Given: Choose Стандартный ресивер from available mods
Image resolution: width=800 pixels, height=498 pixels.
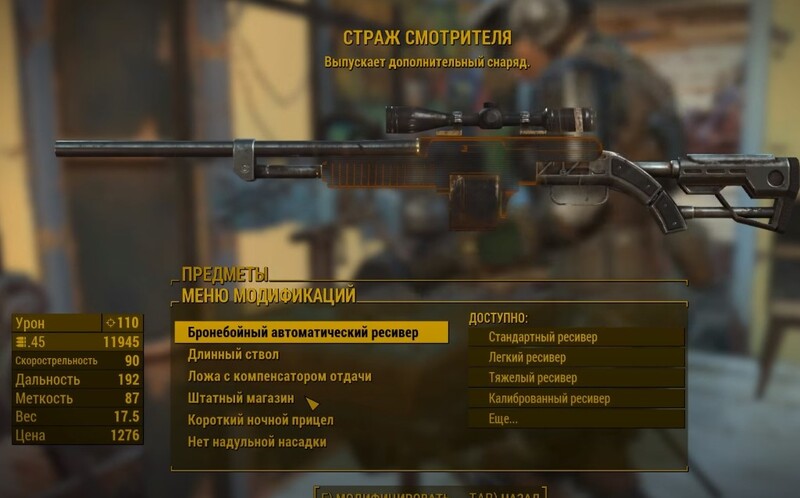Looking at the screenshot, I should click(543, 338).
